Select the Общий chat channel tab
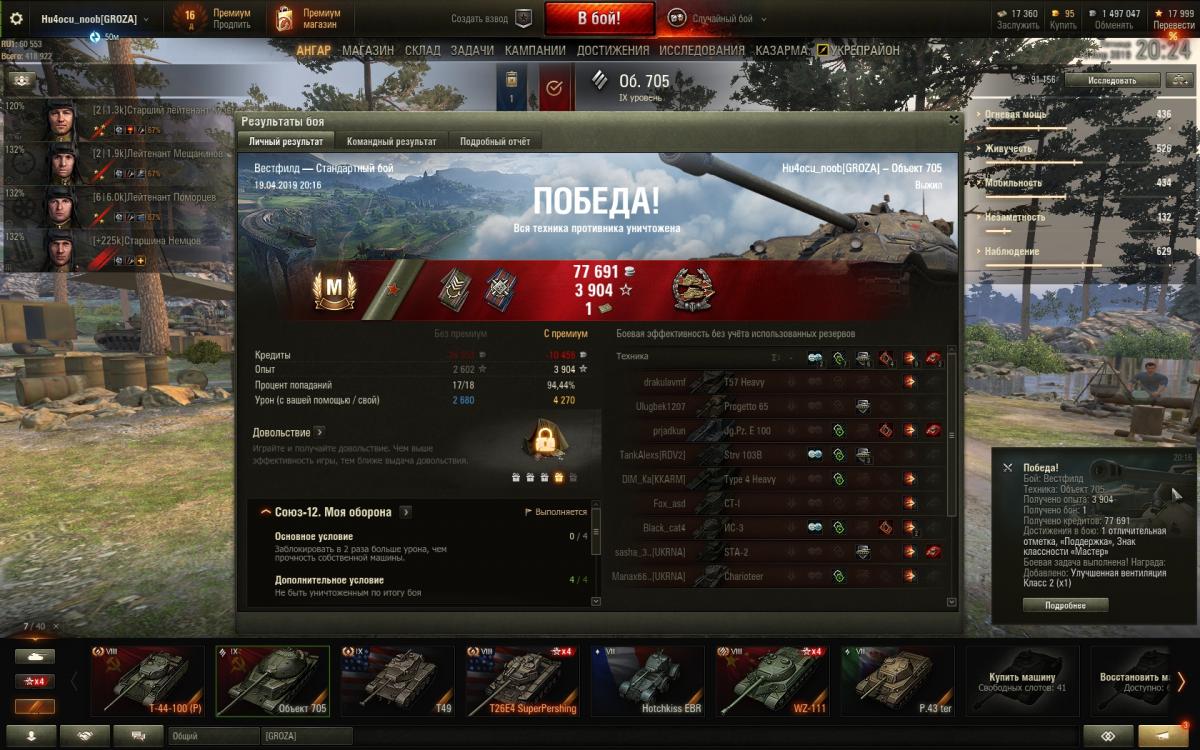1200x750 pixels. (212, 736)
